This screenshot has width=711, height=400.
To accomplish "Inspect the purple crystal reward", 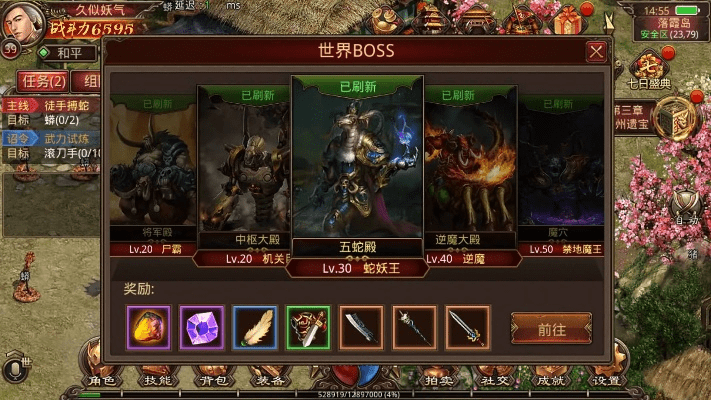I will pos(202,327).
